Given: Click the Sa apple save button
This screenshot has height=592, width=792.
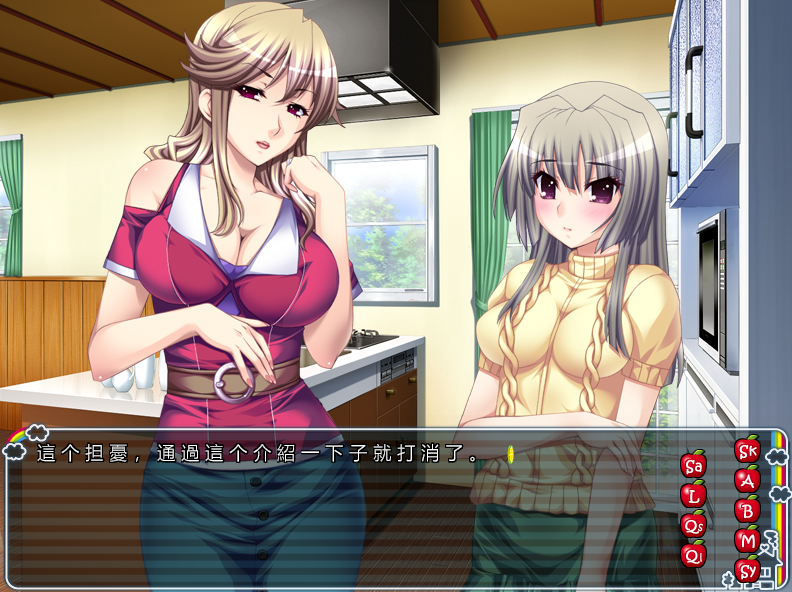Looking at the screenshot, I should coord(693,465).
